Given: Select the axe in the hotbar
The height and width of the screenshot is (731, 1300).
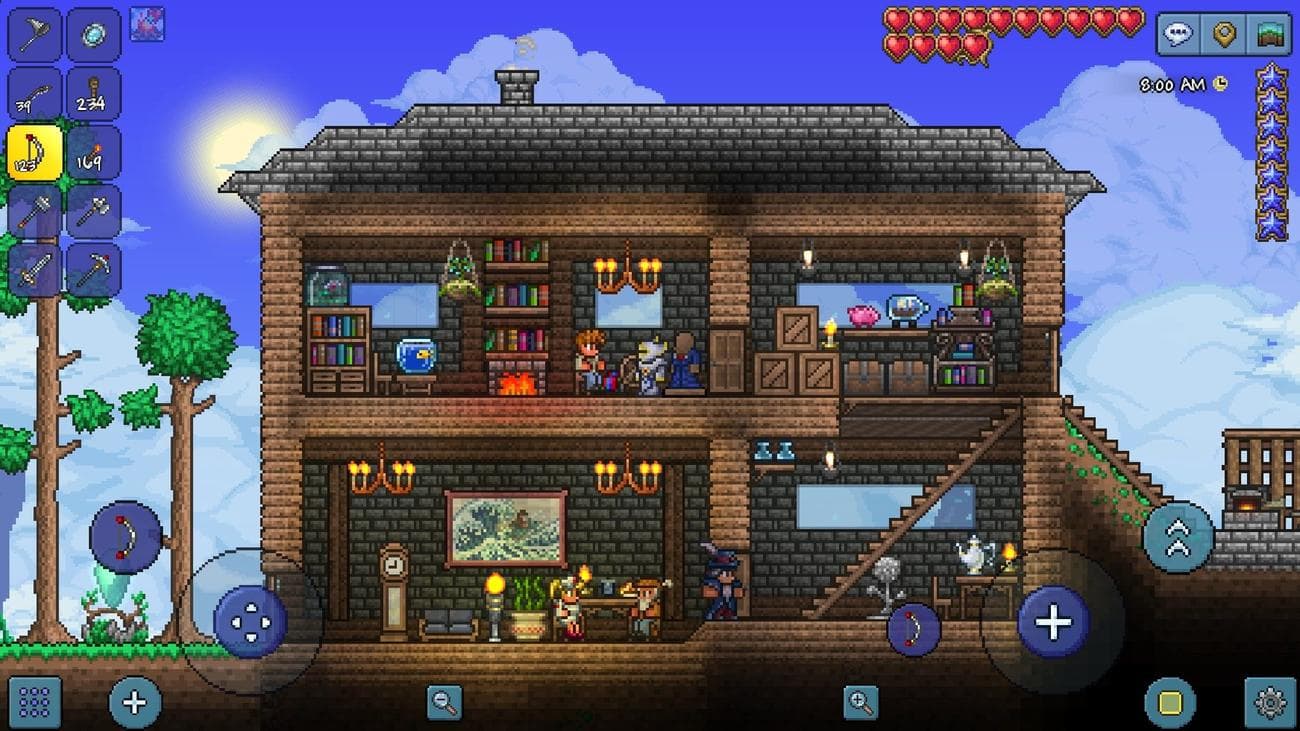Looking at the screenshot, I should (x=95, y=210).
